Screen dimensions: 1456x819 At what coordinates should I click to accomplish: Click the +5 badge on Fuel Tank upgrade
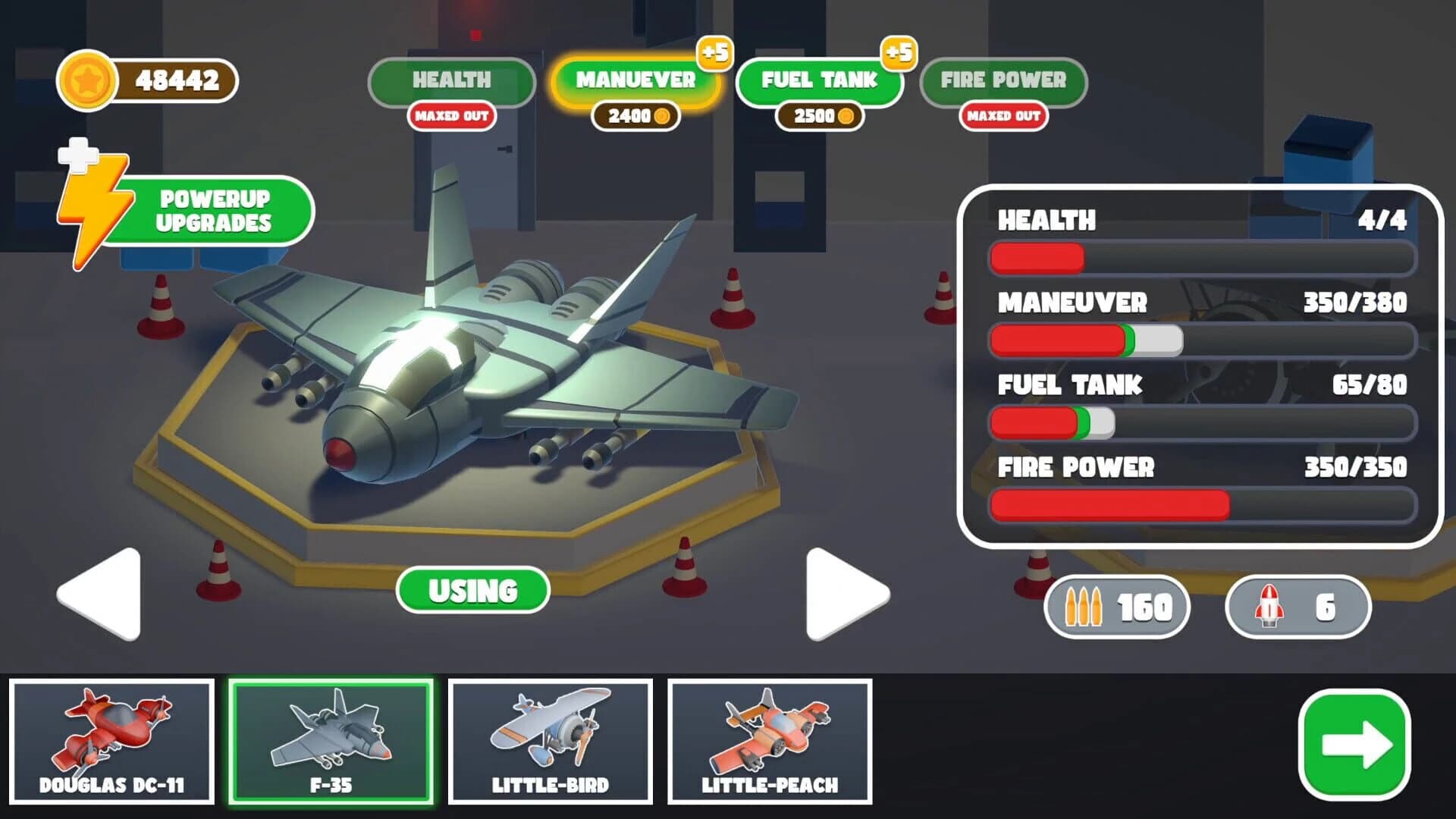coord(899,52)
